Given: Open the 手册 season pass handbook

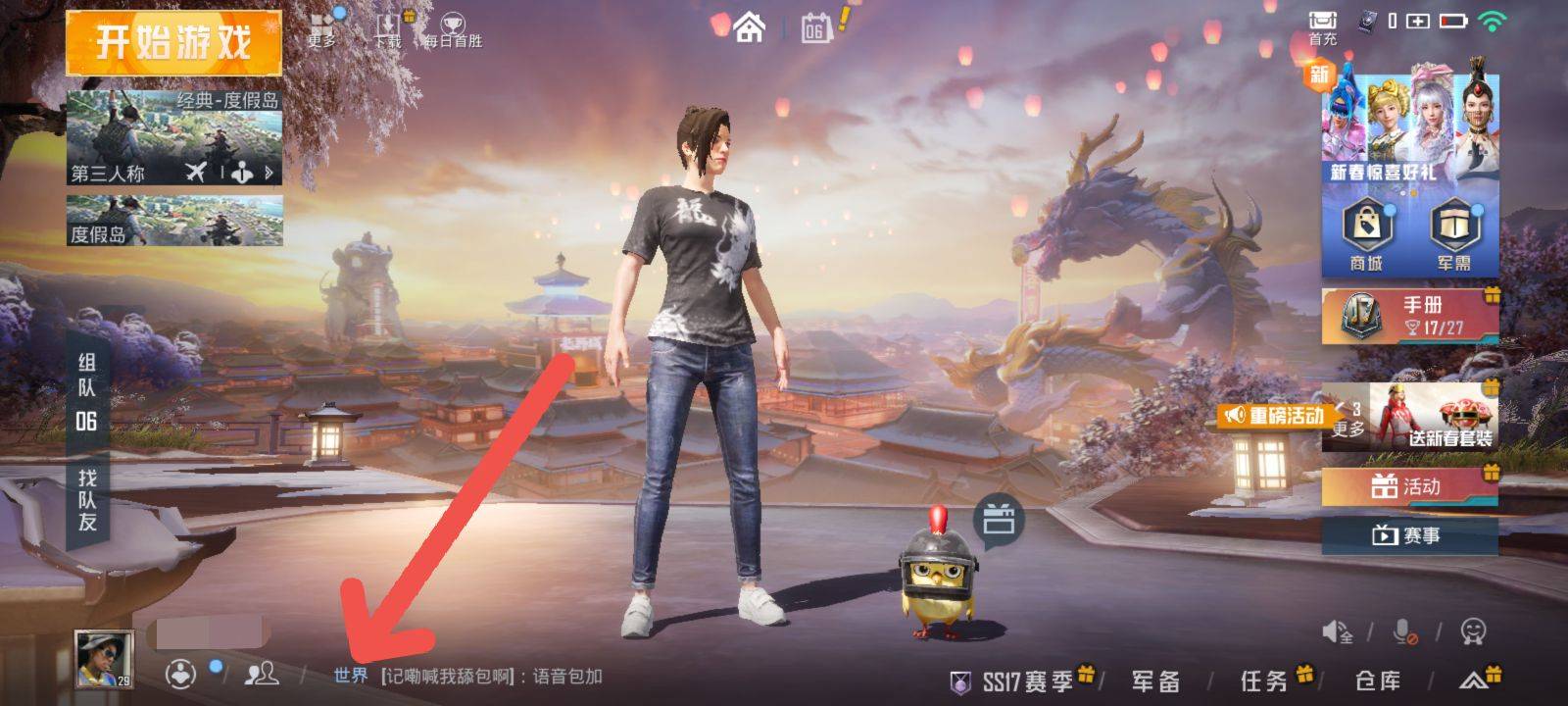Looking at the screenshot, I should (1409, 315).
